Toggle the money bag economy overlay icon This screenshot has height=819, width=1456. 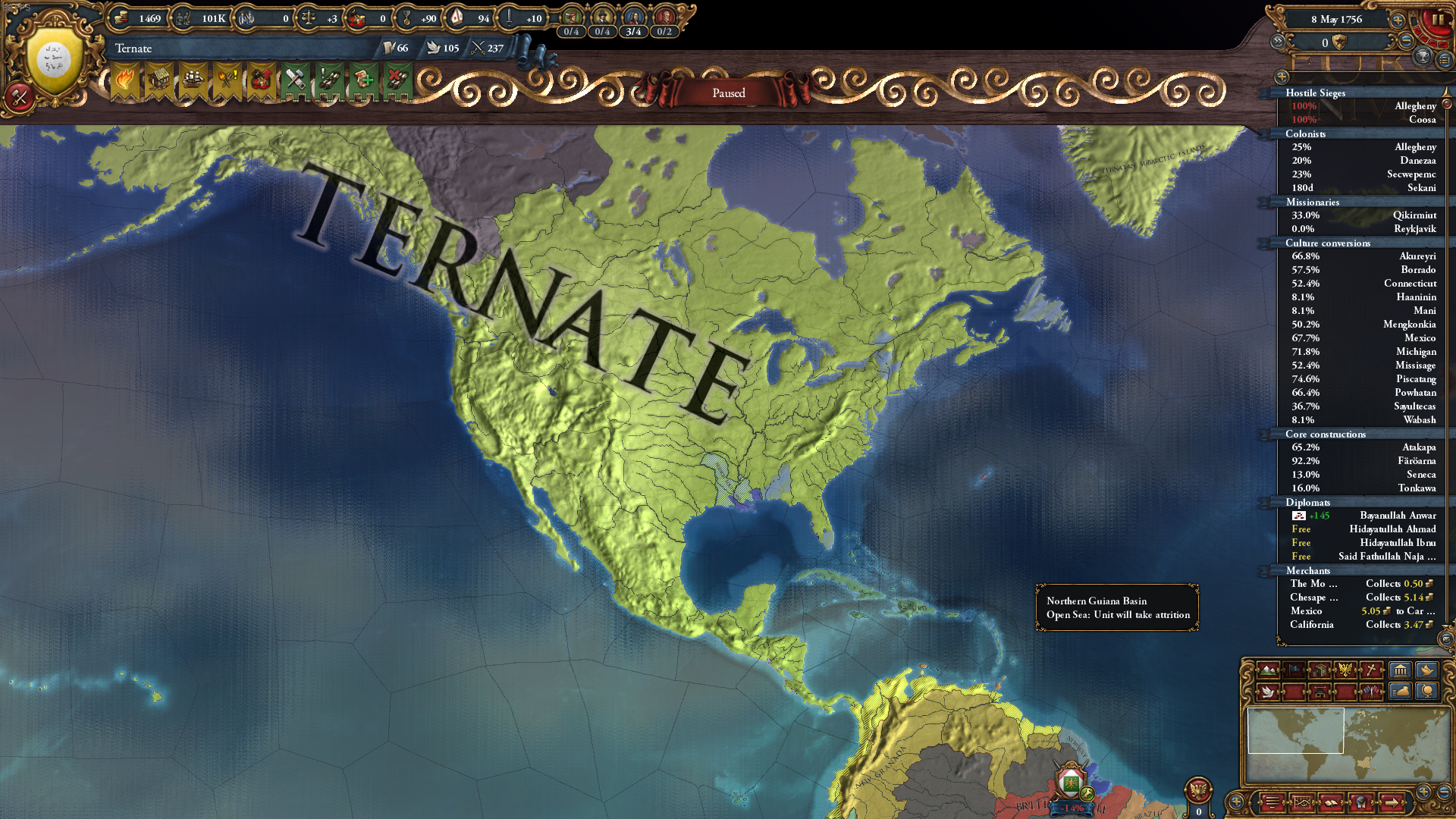coord(1400,692)
